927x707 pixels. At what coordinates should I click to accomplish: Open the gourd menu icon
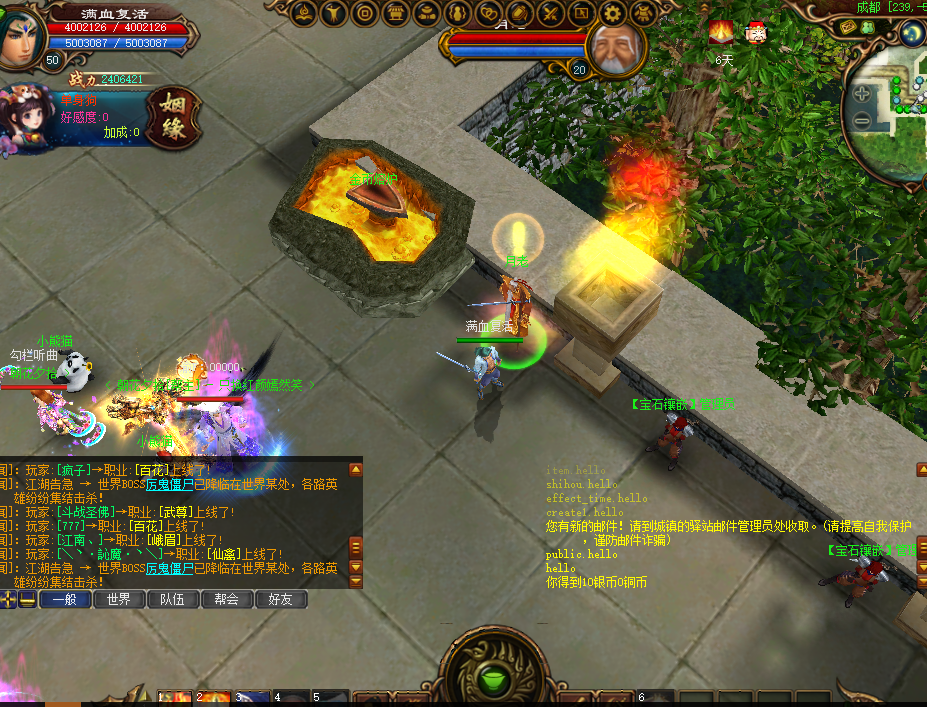pos(458,13)
